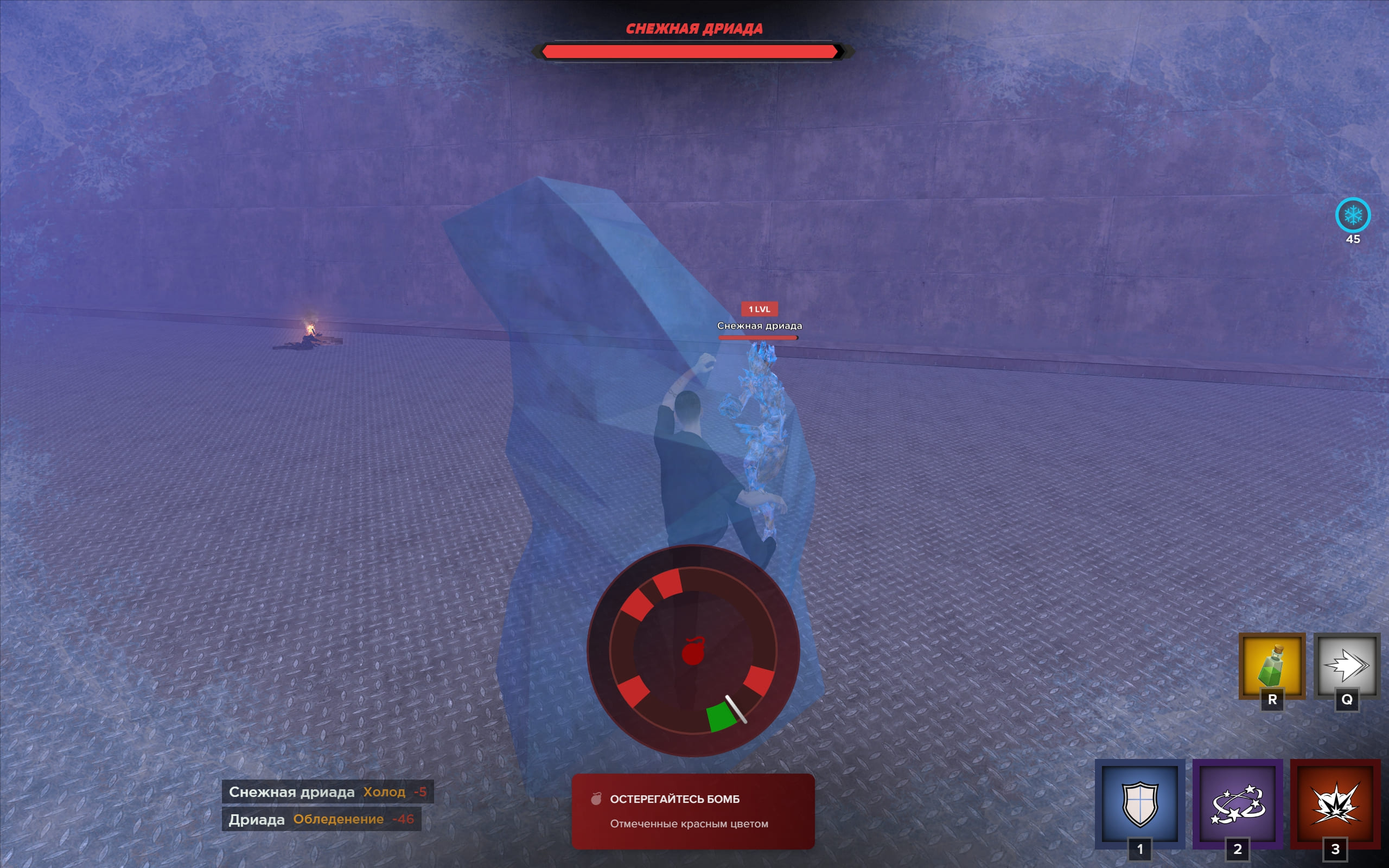The image size is (1389, 868).
Task: Activate the white arrow dash ability
Action: pyautogui.click(x=1346, y=666)
